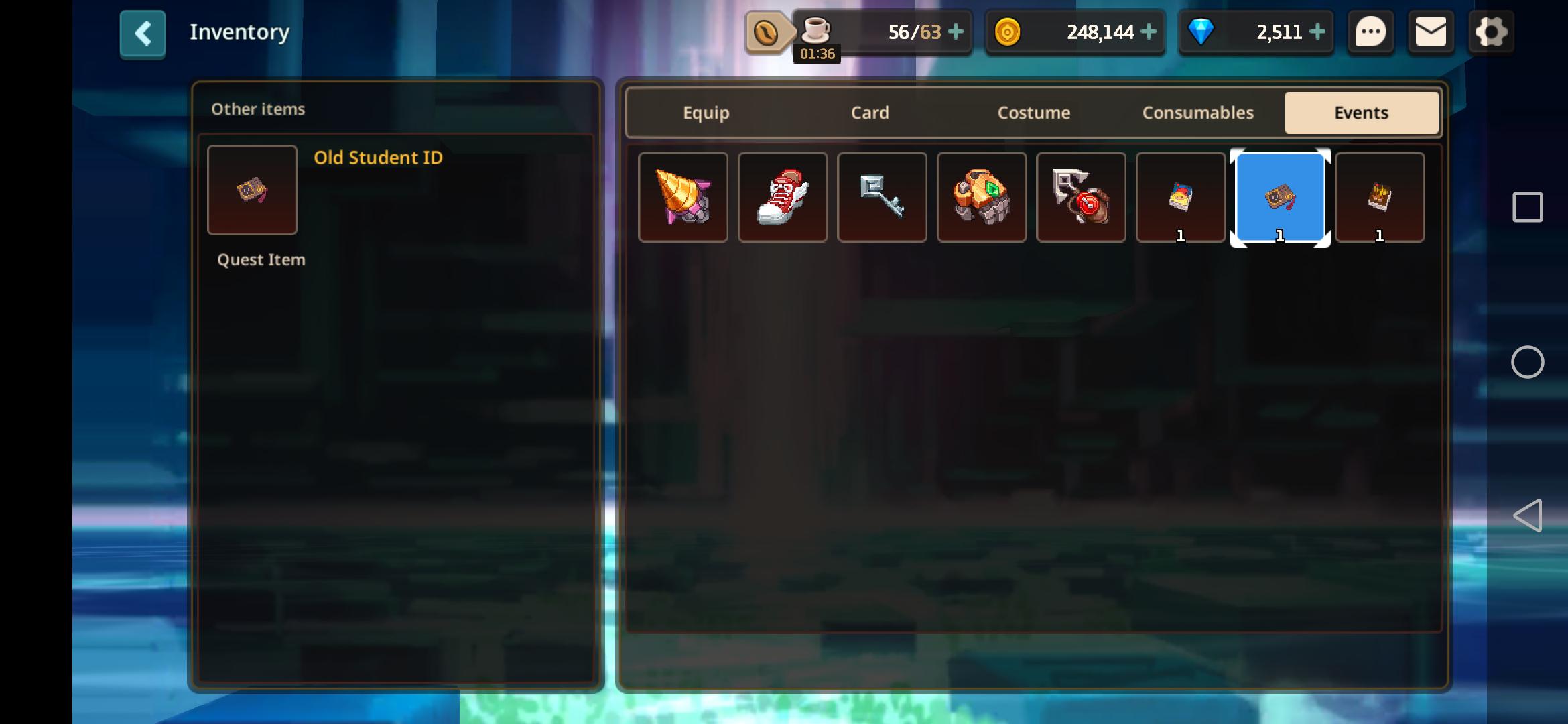Screen dimensions: 1568x724
Task: Refill stamina using its plus button
Action: coord(955,32)
